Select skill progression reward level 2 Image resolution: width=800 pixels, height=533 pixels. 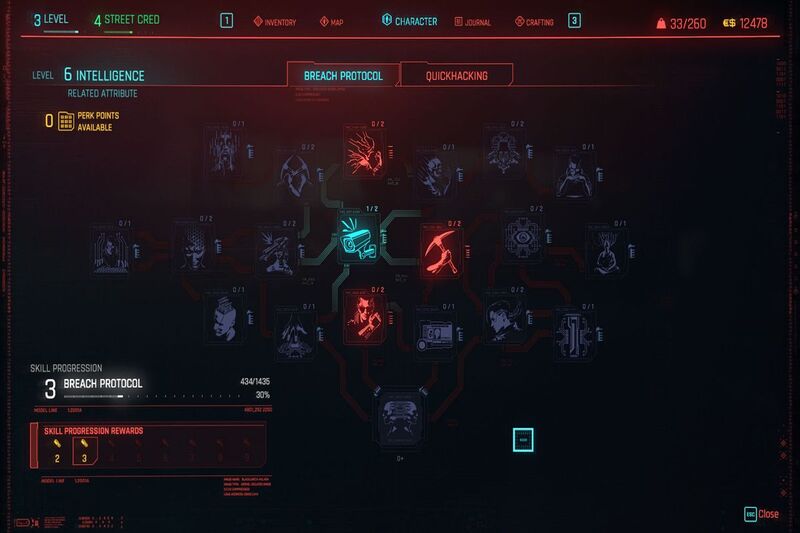(57, 452)
